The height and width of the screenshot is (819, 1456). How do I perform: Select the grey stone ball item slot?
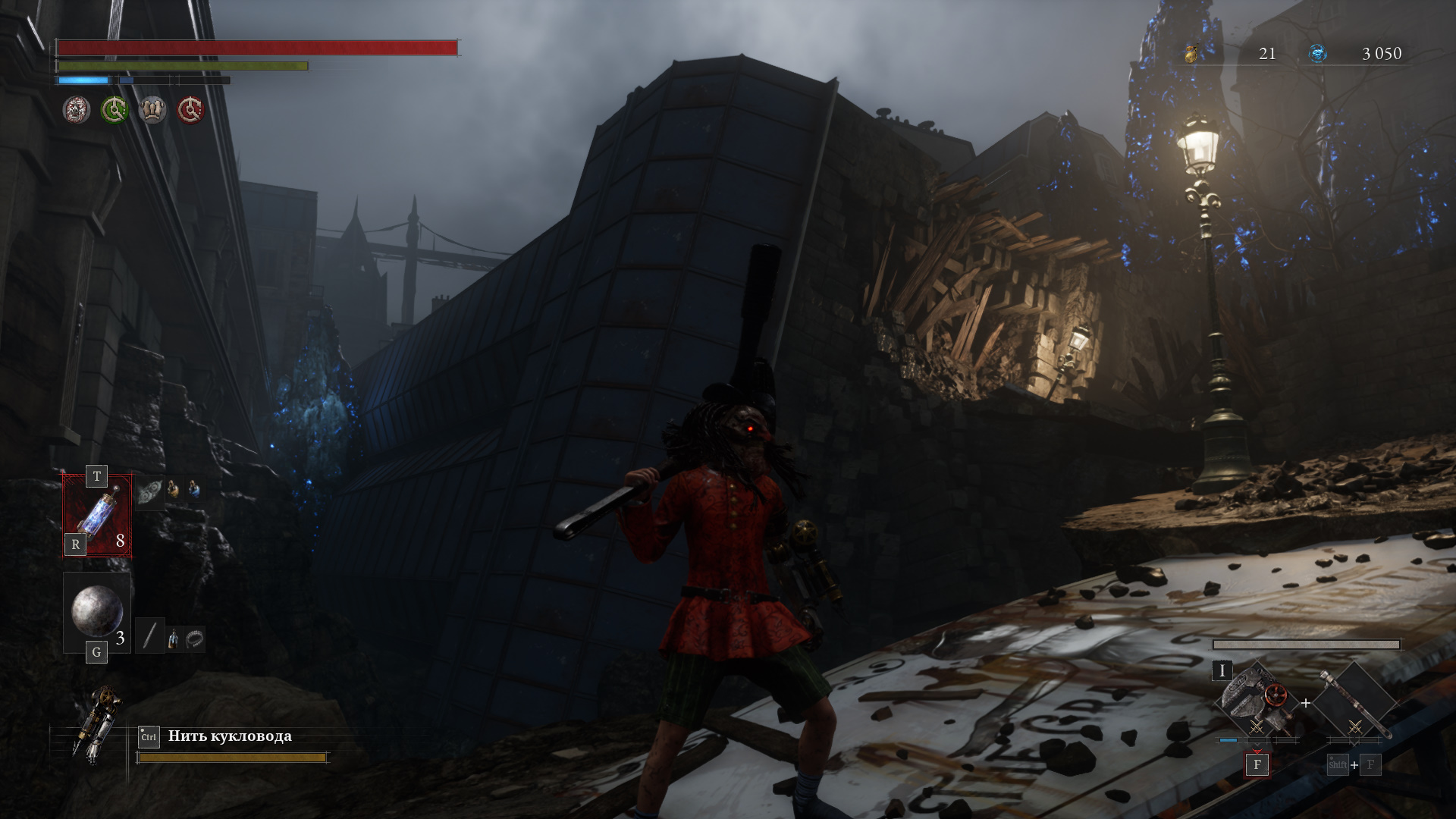pyautogui.click(x=97, y=611)
